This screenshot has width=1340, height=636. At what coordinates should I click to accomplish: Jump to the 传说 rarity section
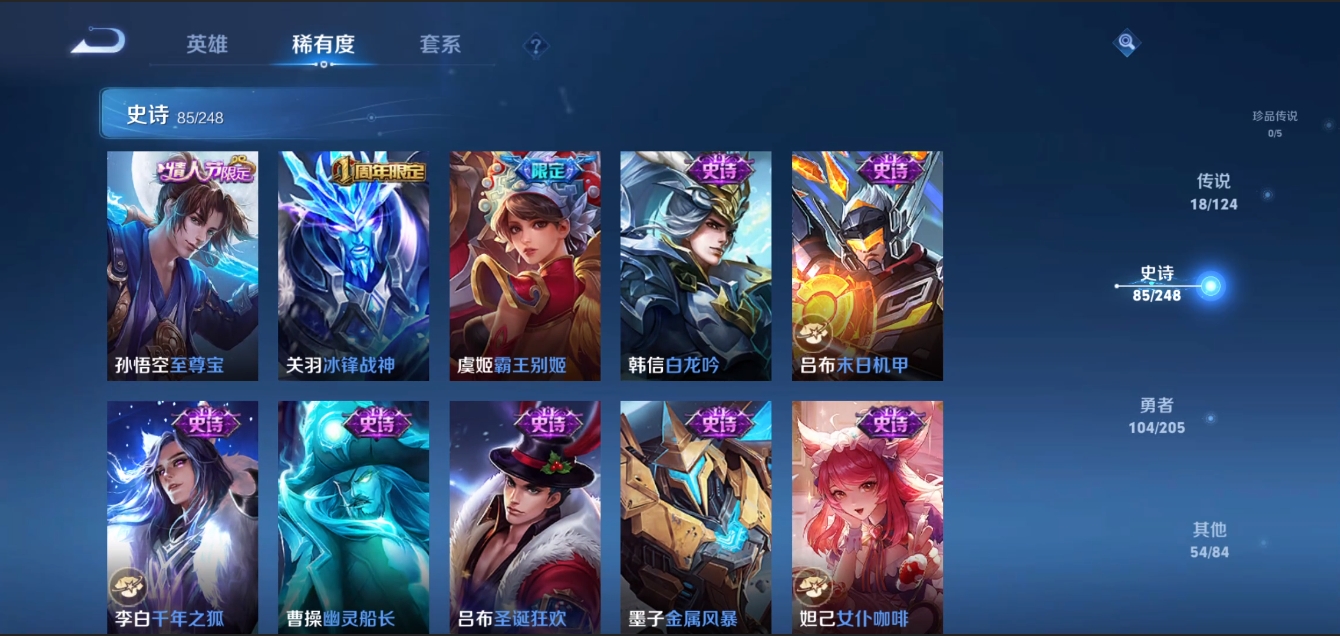[1213, 191]
